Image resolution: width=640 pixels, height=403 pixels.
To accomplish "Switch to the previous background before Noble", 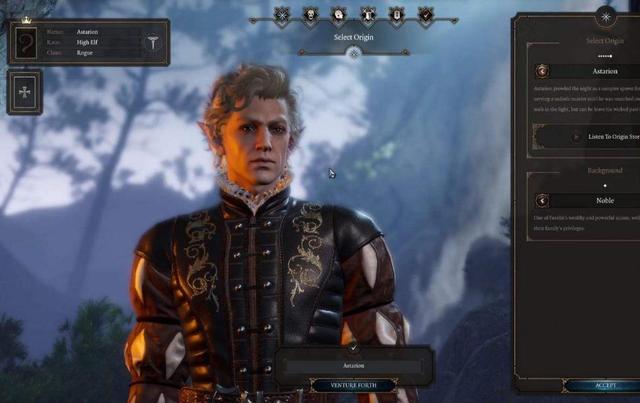I will [542, 200].
